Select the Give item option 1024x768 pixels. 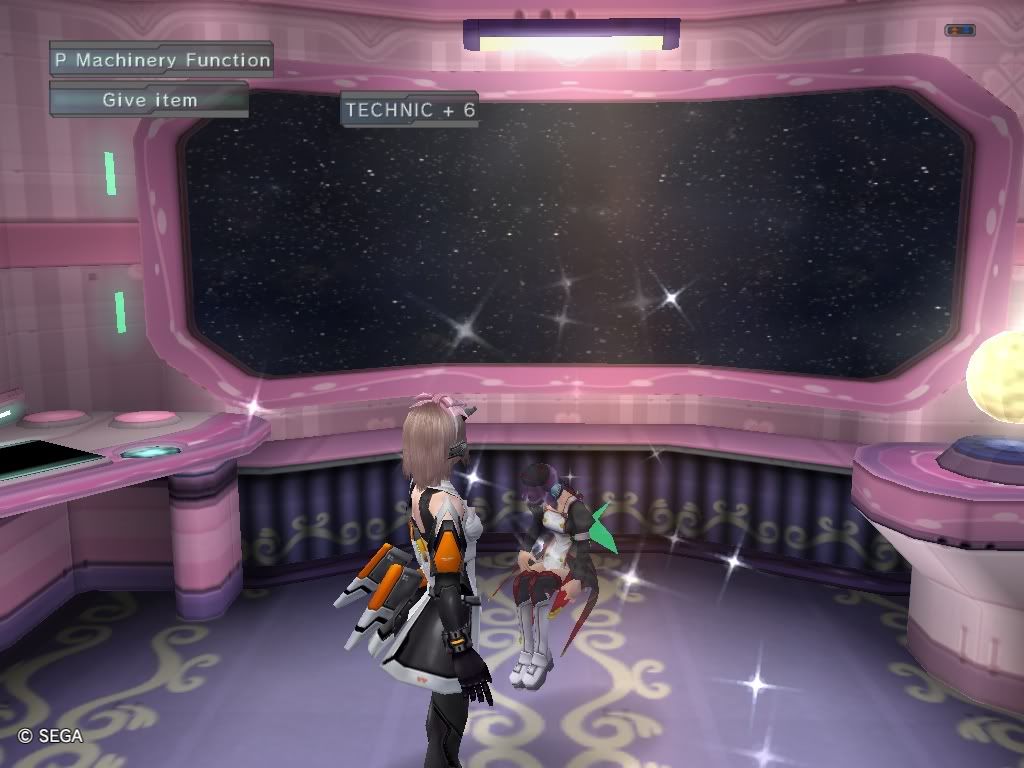click(x=150, y=100)
